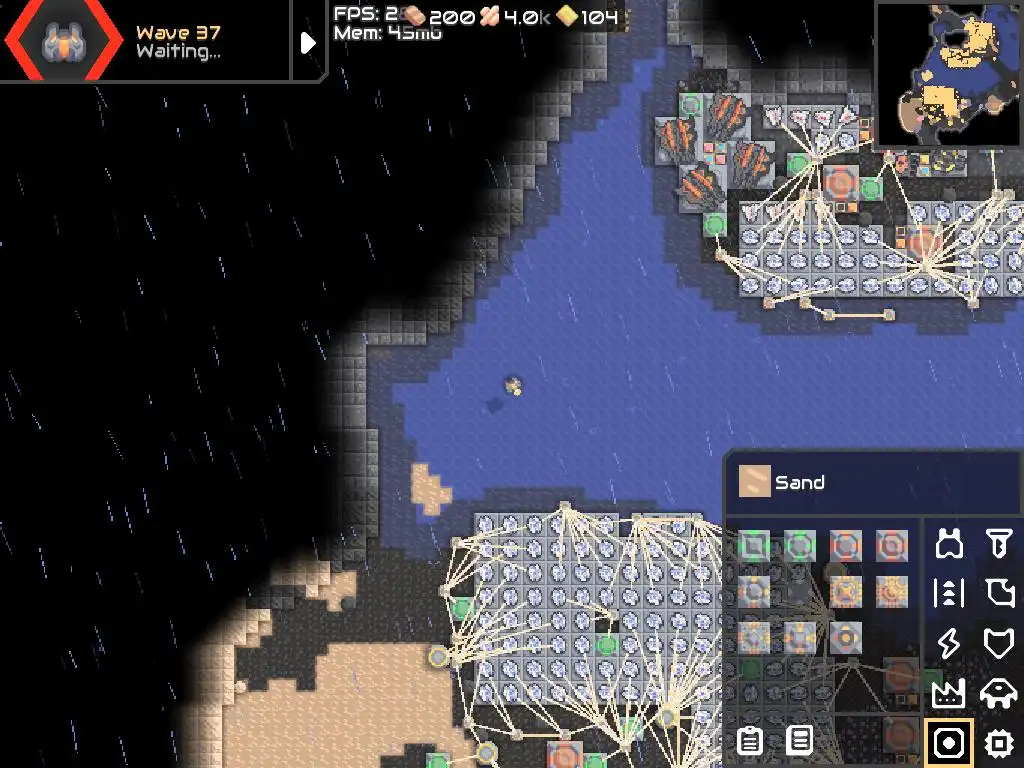
Task: Click the list document icon button
Action: [x=799, y=741]
